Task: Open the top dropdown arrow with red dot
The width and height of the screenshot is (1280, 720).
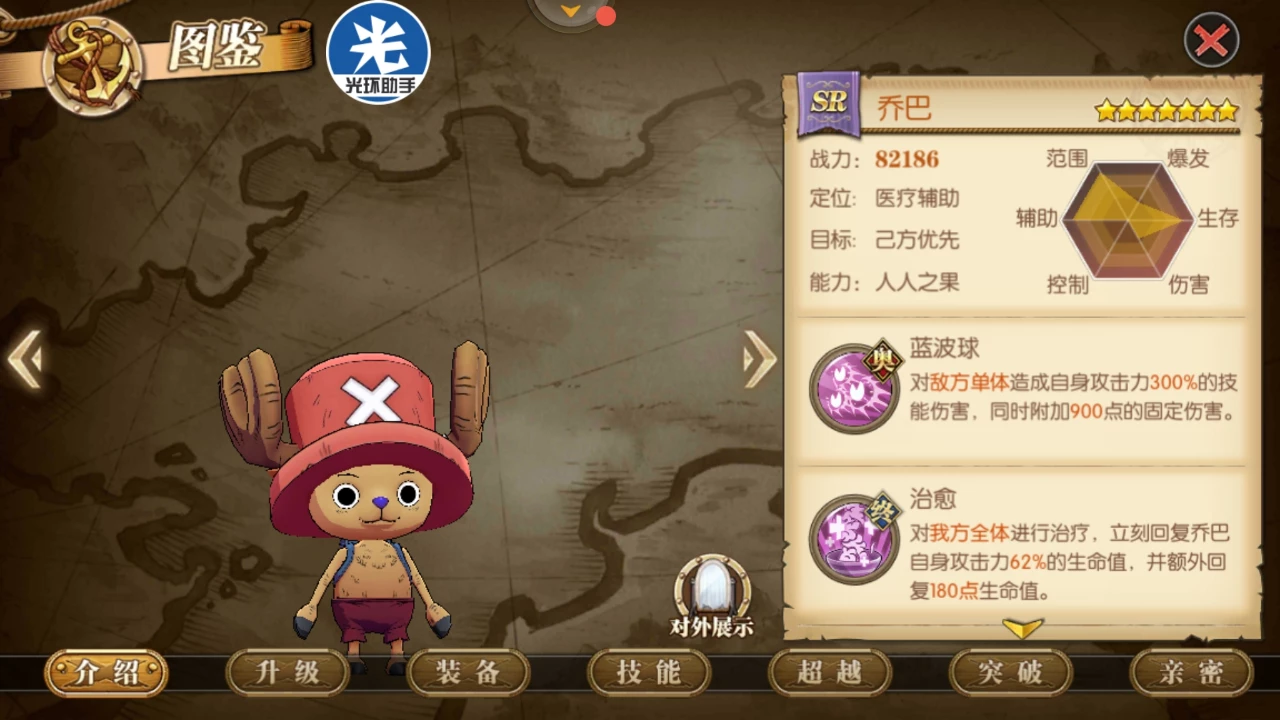Action: tap(572, 12)
